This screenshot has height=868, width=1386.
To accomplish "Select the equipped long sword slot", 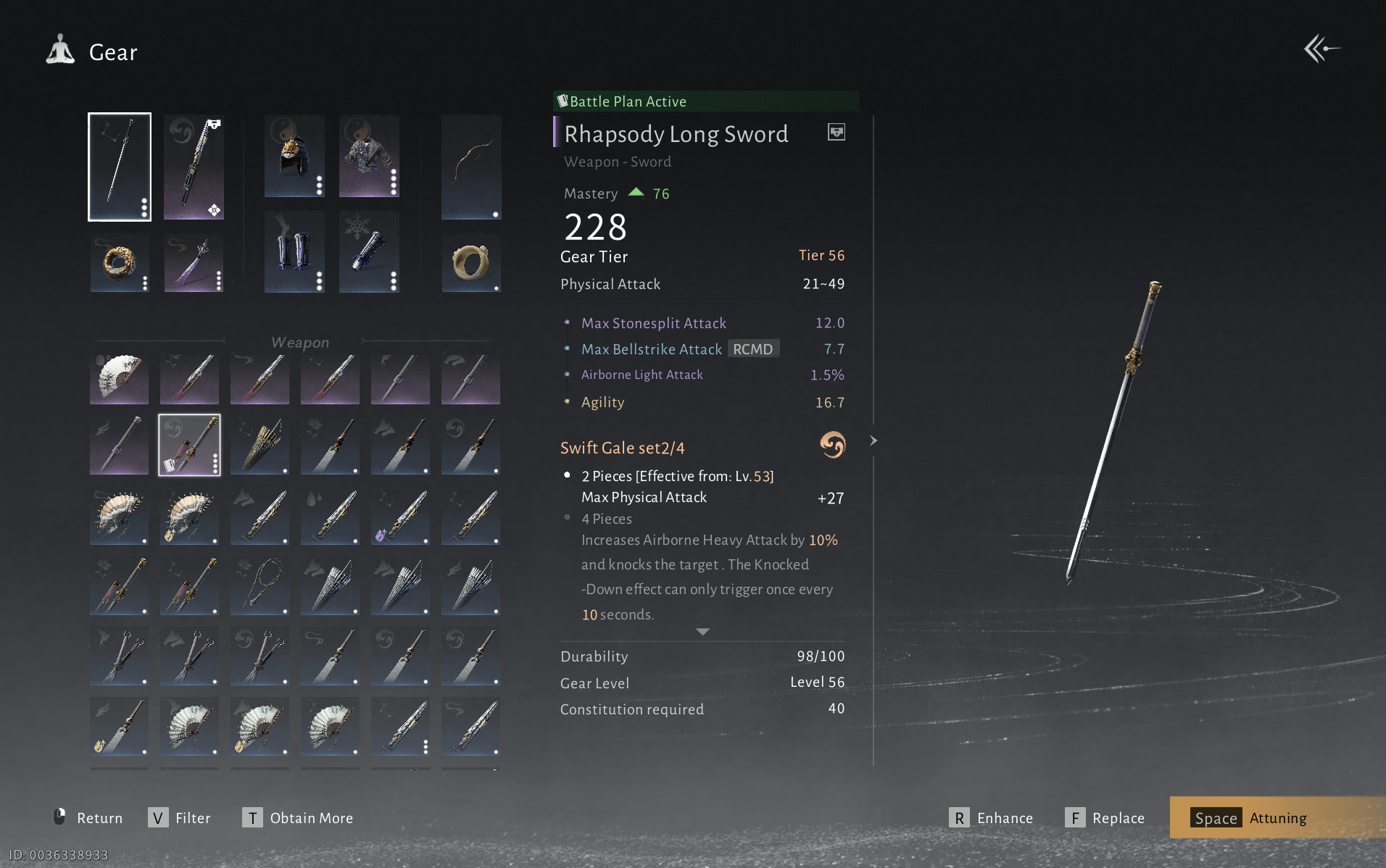I will click(x=120, y=167).
